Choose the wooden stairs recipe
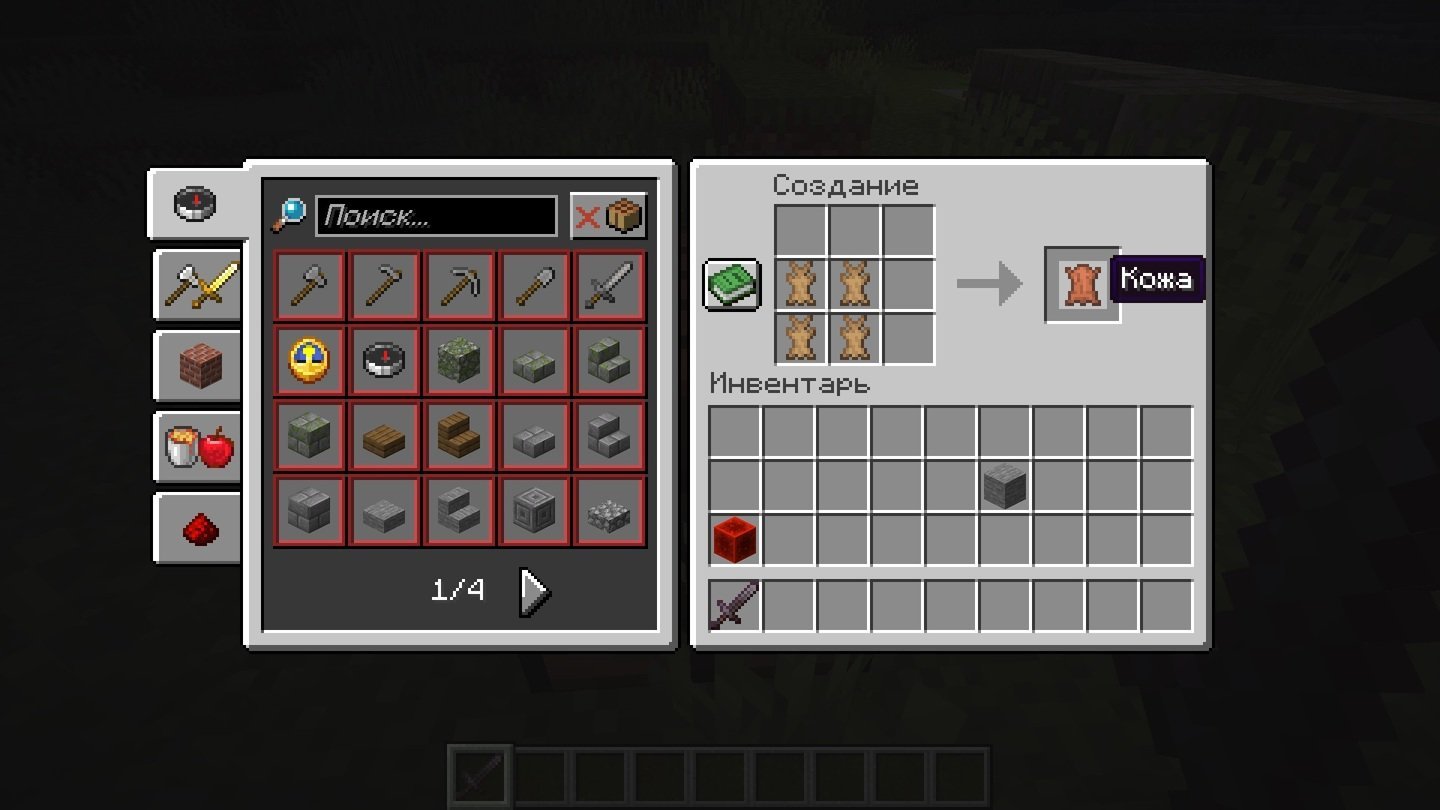The image size is (1440, 810). click(x=460, y=436)
